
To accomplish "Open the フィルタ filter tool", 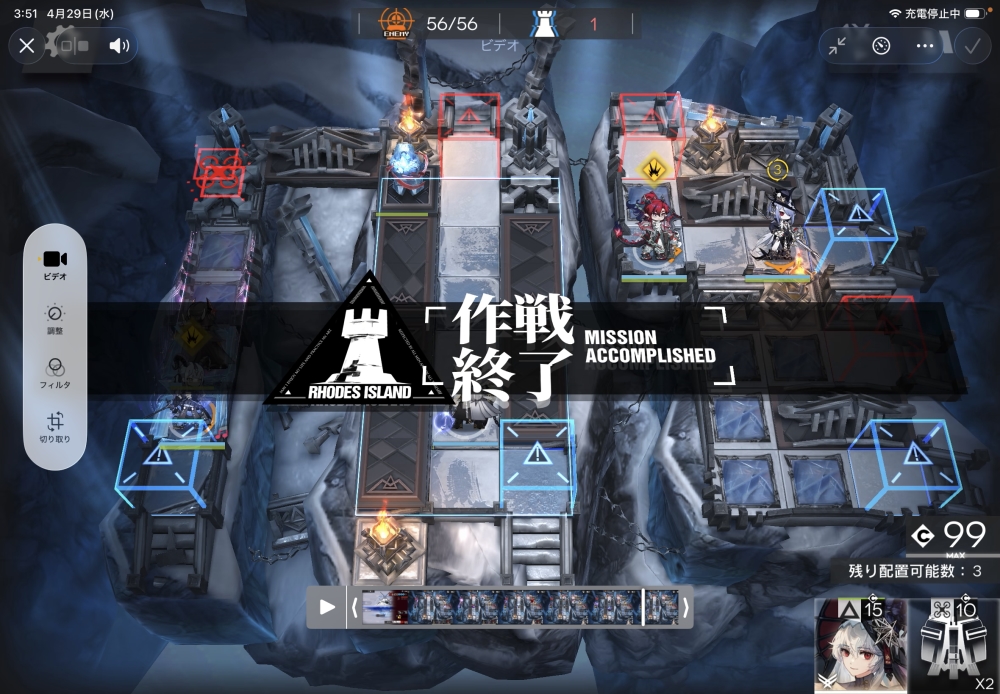I will point(55,372).
